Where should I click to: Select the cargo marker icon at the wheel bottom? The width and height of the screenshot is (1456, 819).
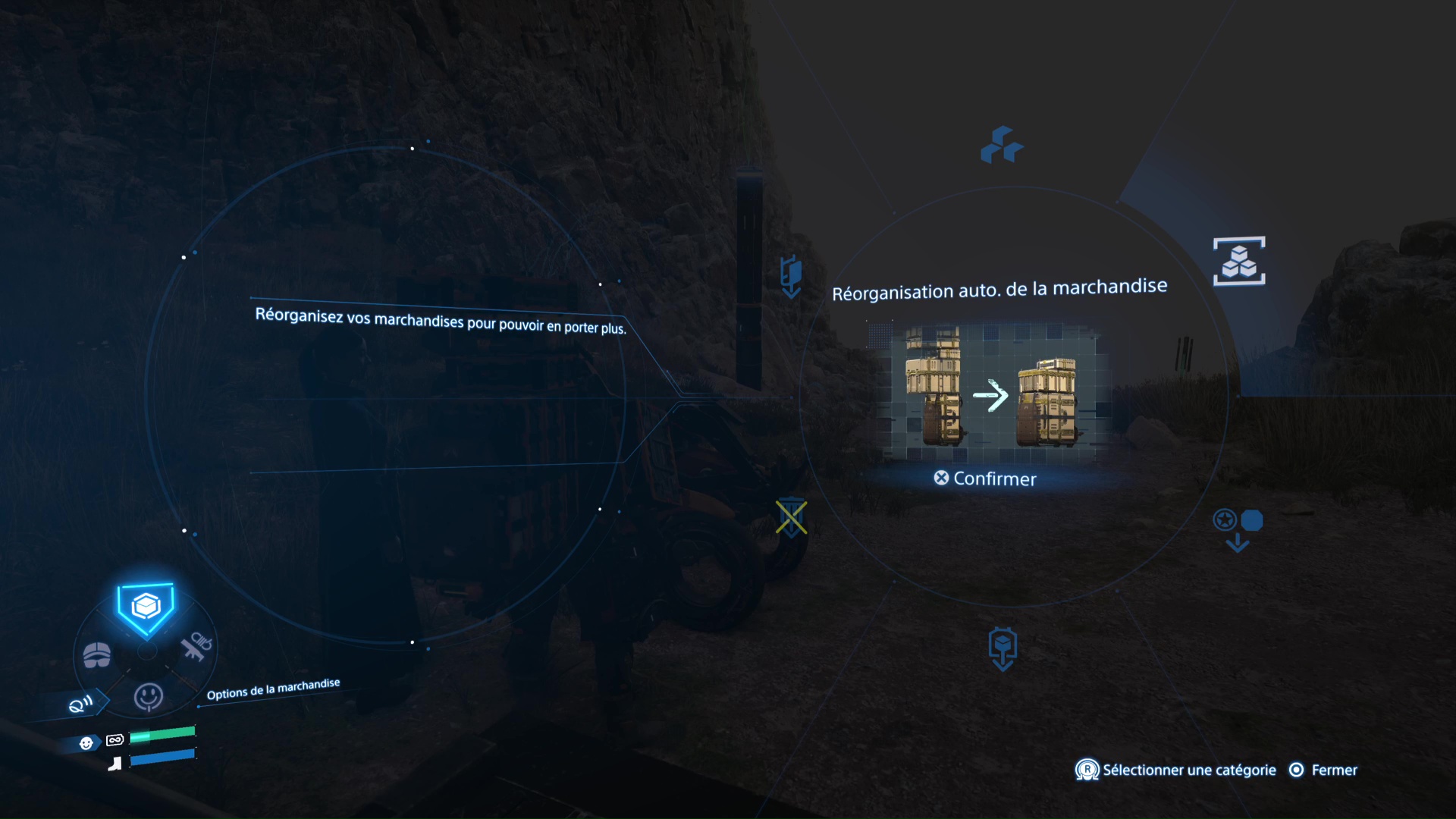tap(1003, 647)
